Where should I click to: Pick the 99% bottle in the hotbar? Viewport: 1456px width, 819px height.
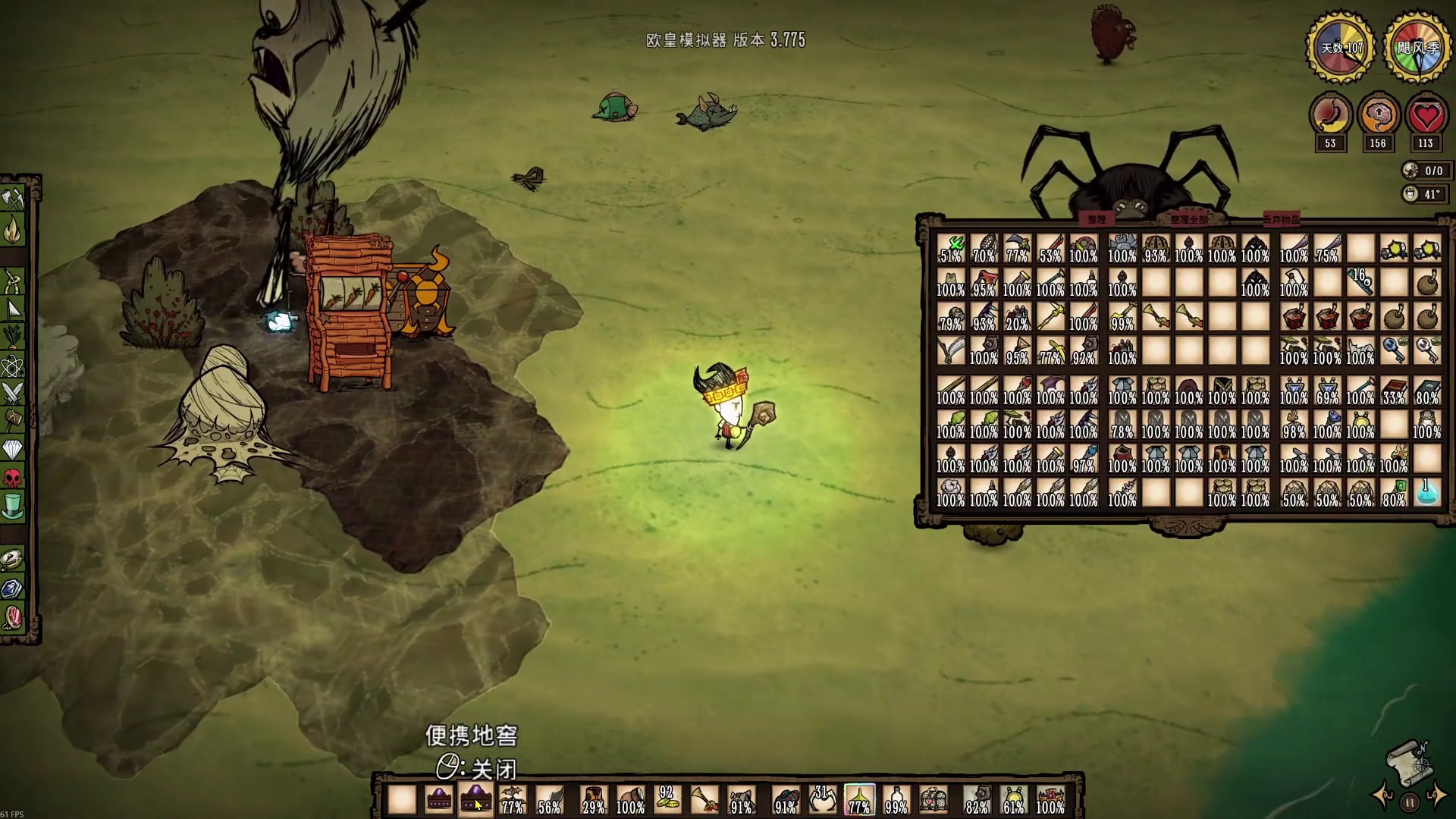(896, 800)
